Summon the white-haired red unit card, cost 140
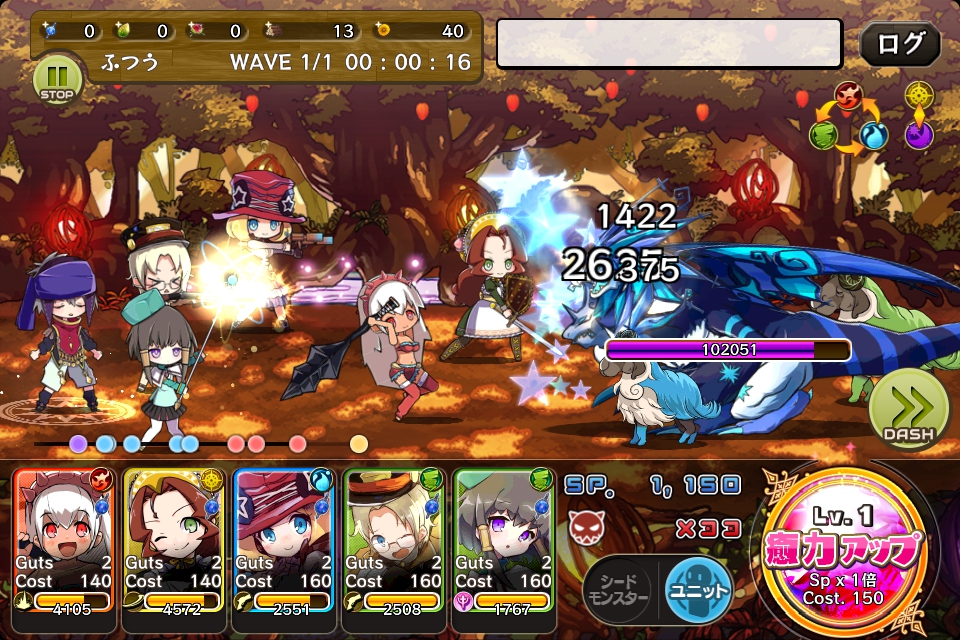Viewport: 960px width, 640px height. (63, 538)
